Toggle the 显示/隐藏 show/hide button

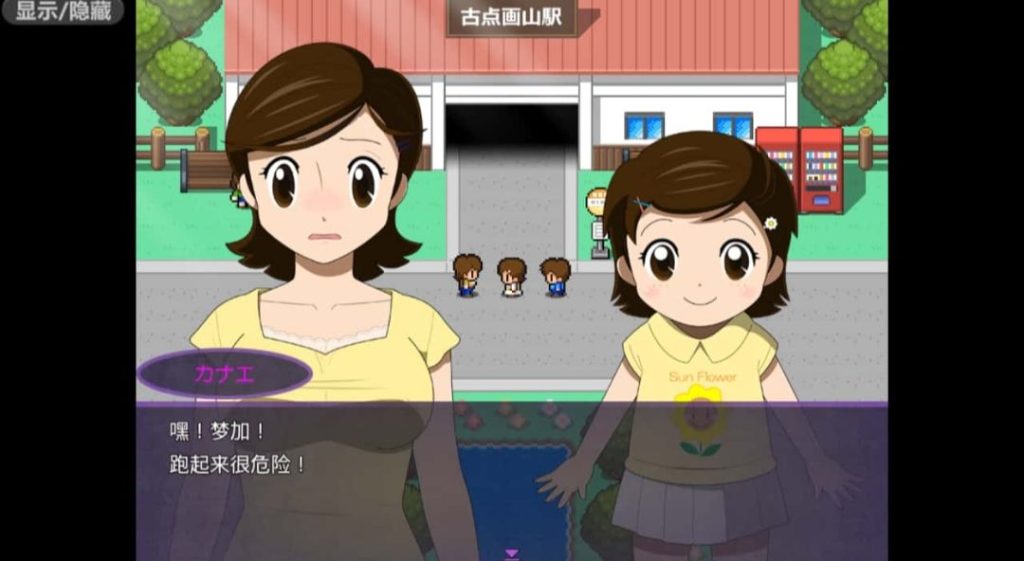click(x=62, y=12)
